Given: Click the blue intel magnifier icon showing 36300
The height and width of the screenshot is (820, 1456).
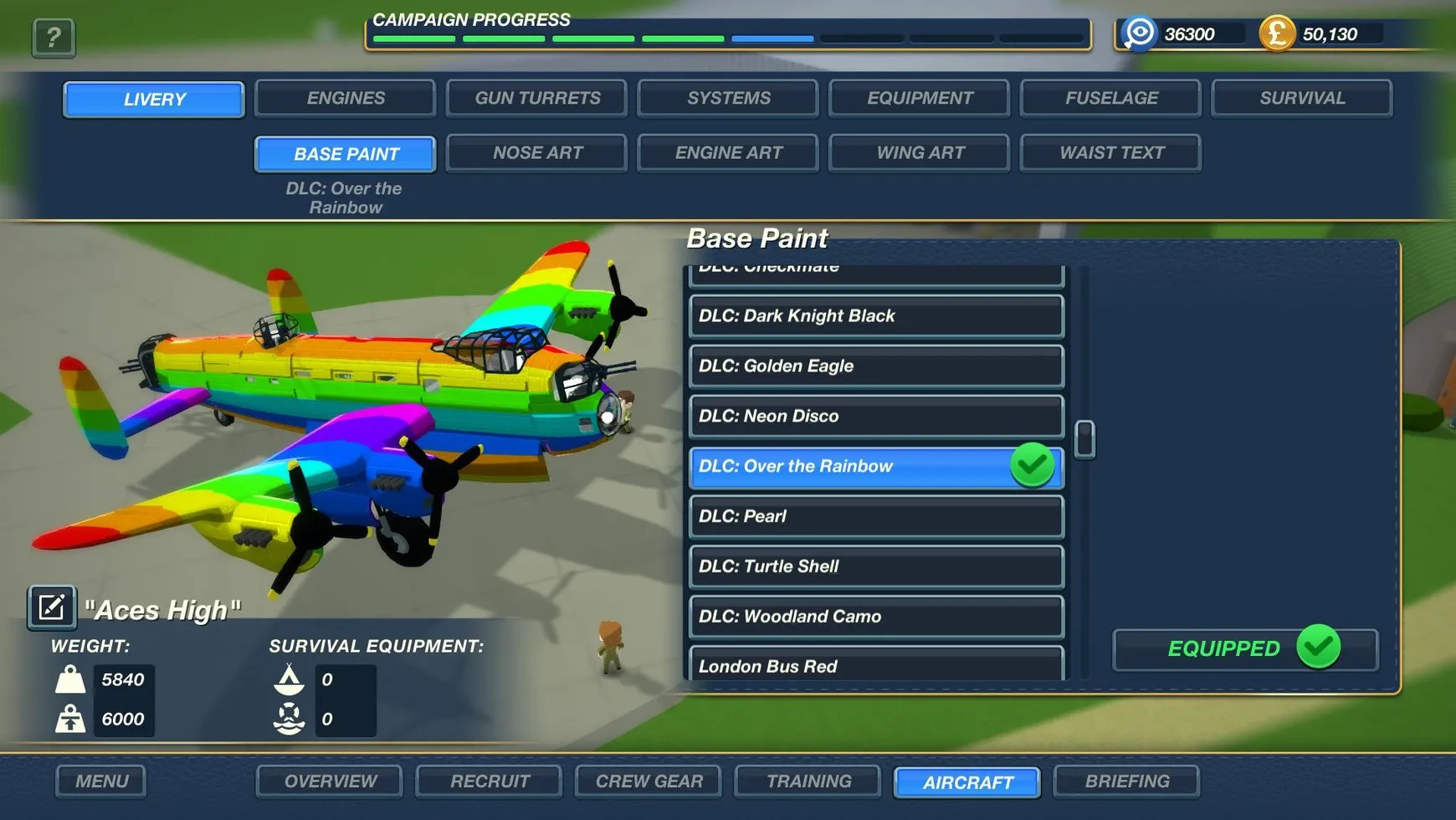Looking at the screenshot, I should pos(1138,33).
